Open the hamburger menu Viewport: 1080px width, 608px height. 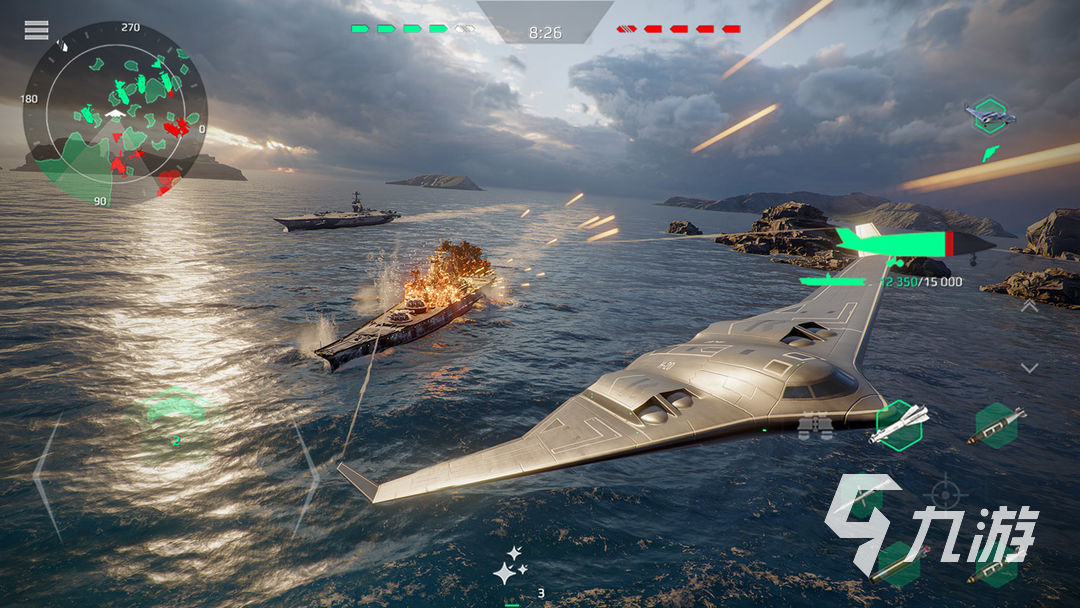(37, 30)
